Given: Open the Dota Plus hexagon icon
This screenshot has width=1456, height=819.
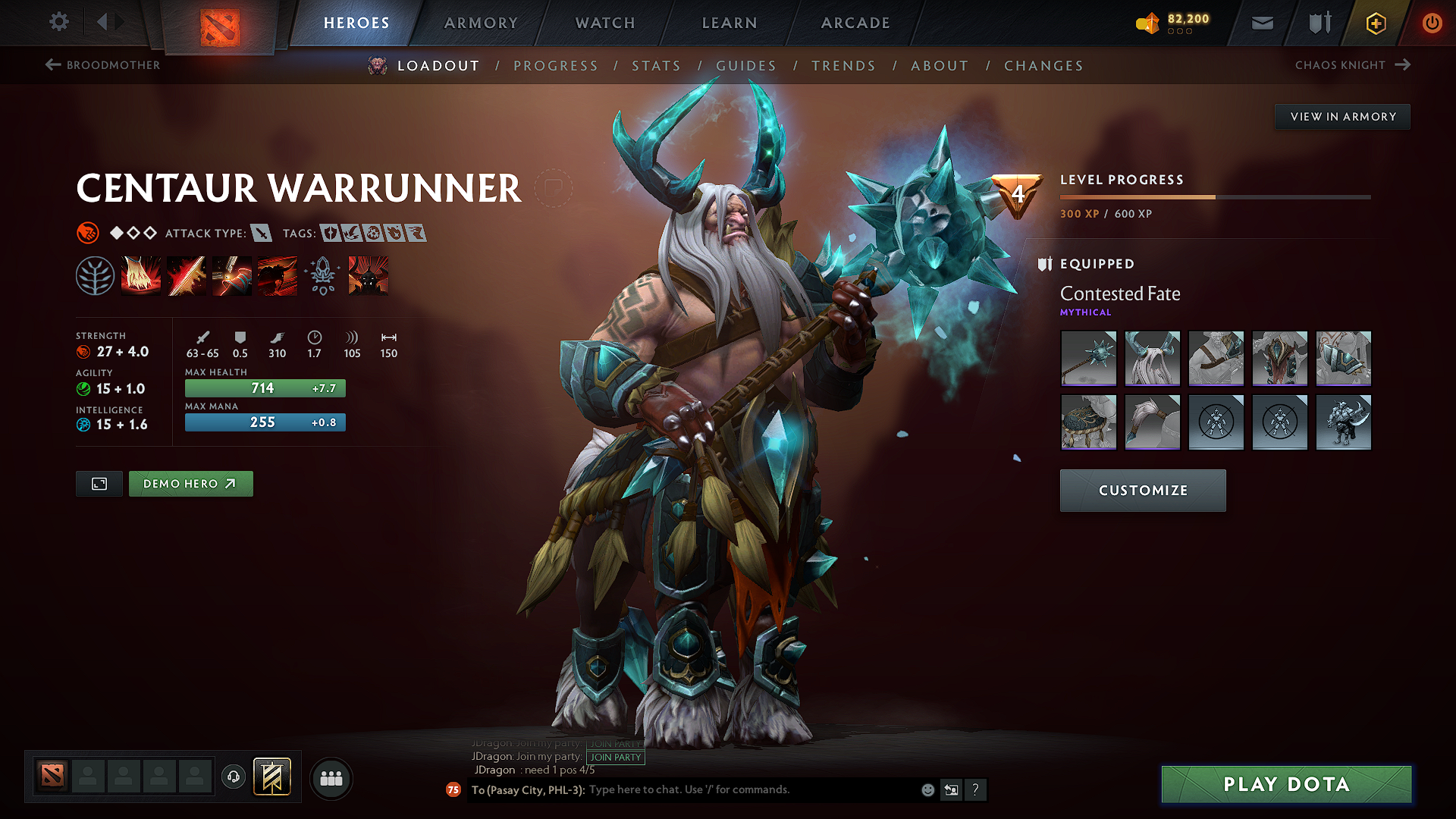Looking at the screenshot, I should tap(1375, 23).
